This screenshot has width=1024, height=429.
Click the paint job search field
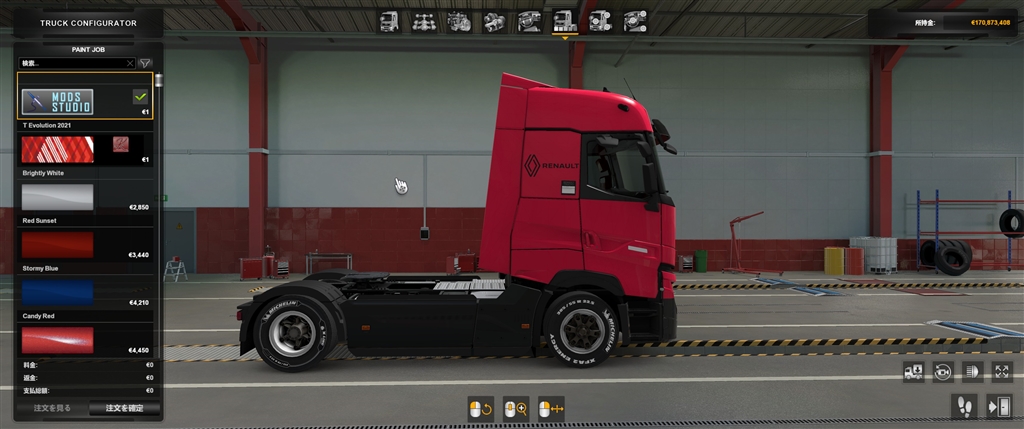point(75,63)
